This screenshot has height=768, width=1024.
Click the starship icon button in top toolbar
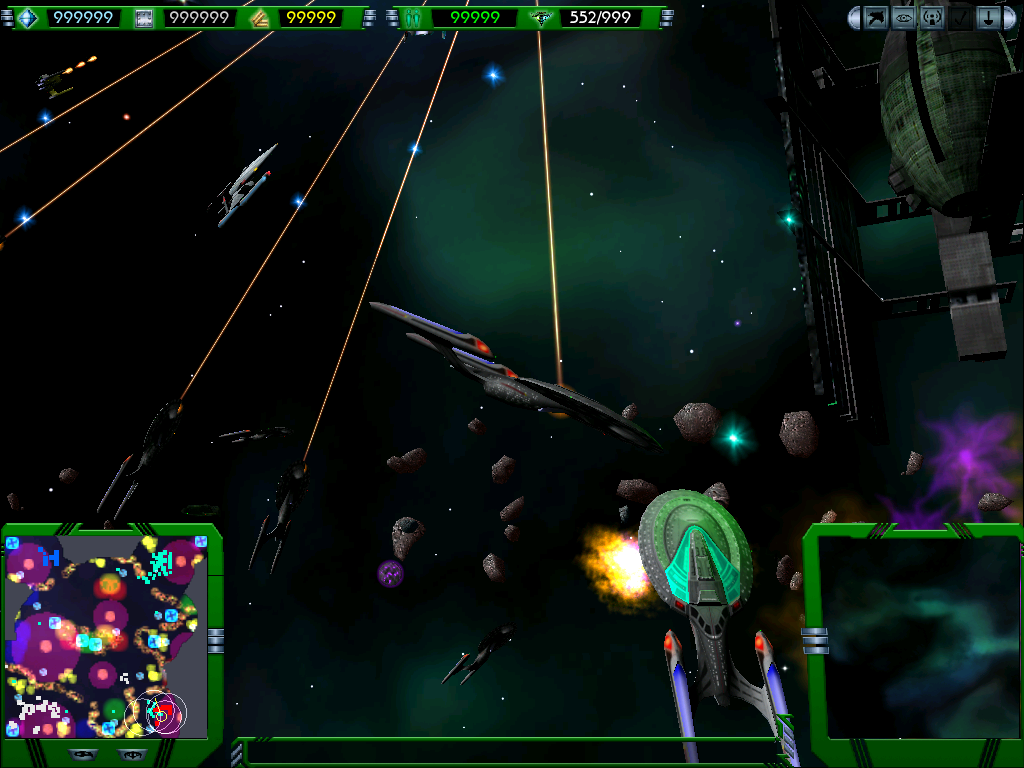pos(876,18)
